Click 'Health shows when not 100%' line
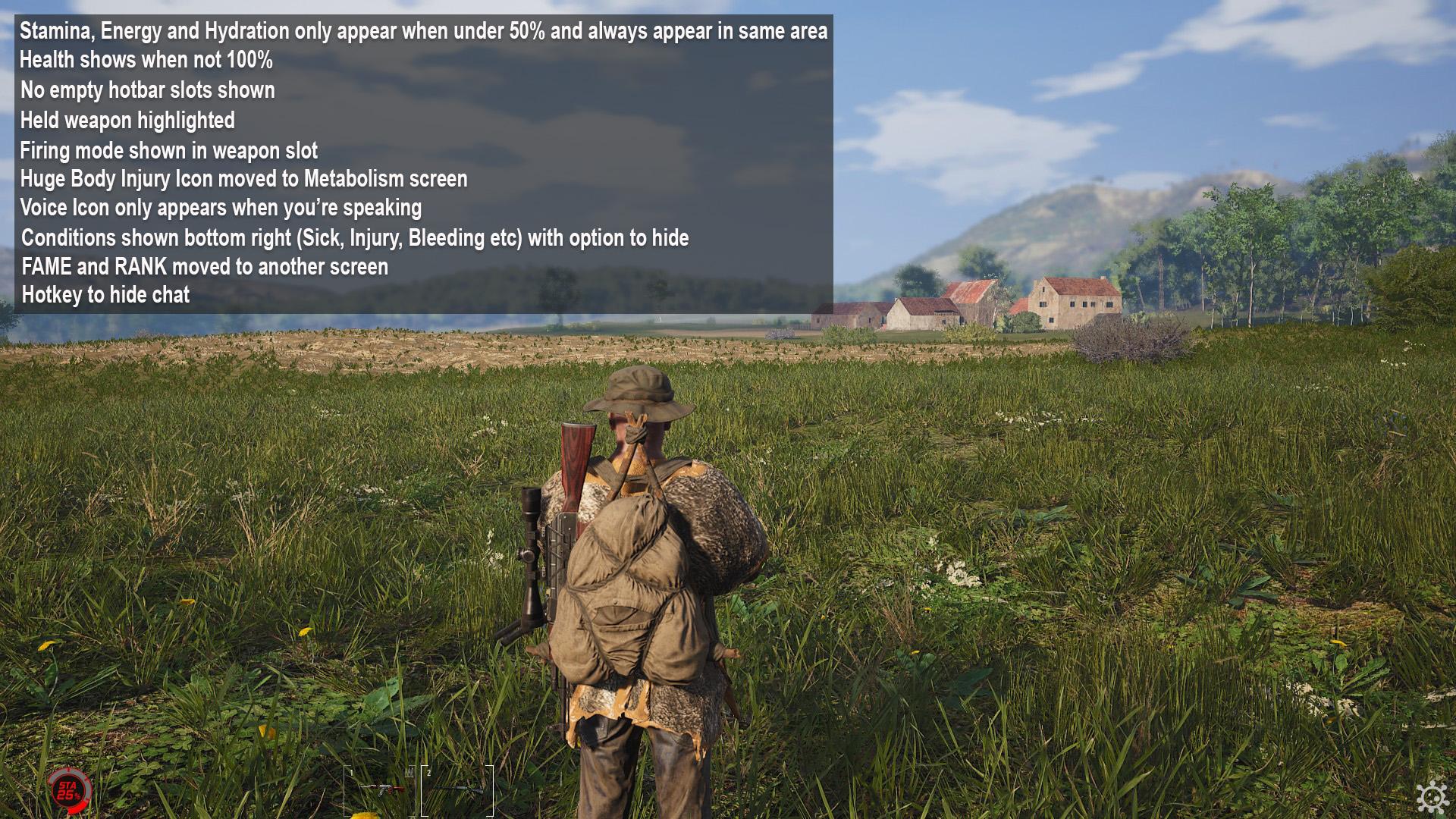 (146, 61)
